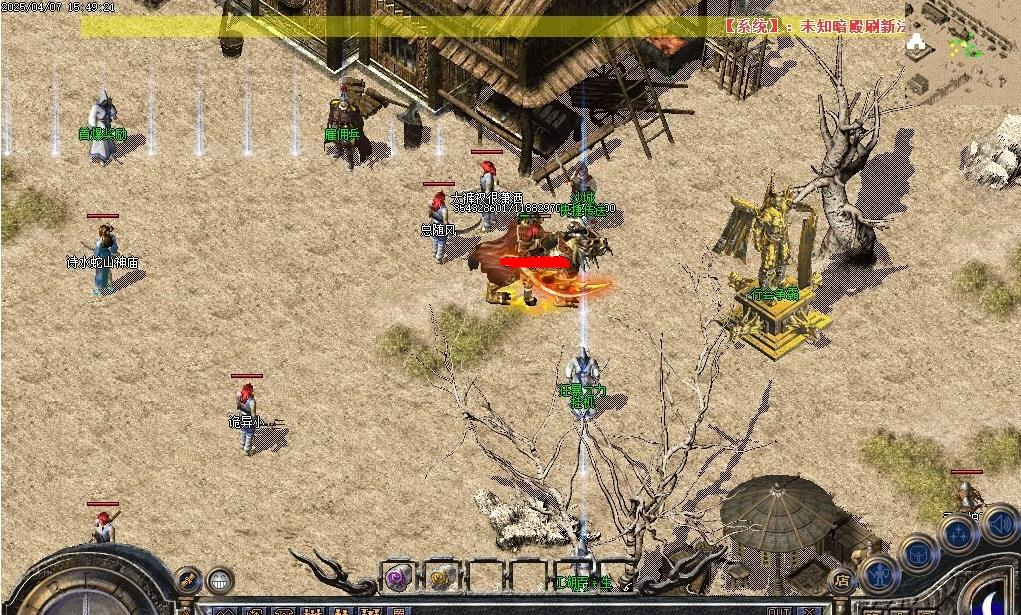Open the character figure panel button
This screenshot has height=615, width=1021.
click(878, 574)
